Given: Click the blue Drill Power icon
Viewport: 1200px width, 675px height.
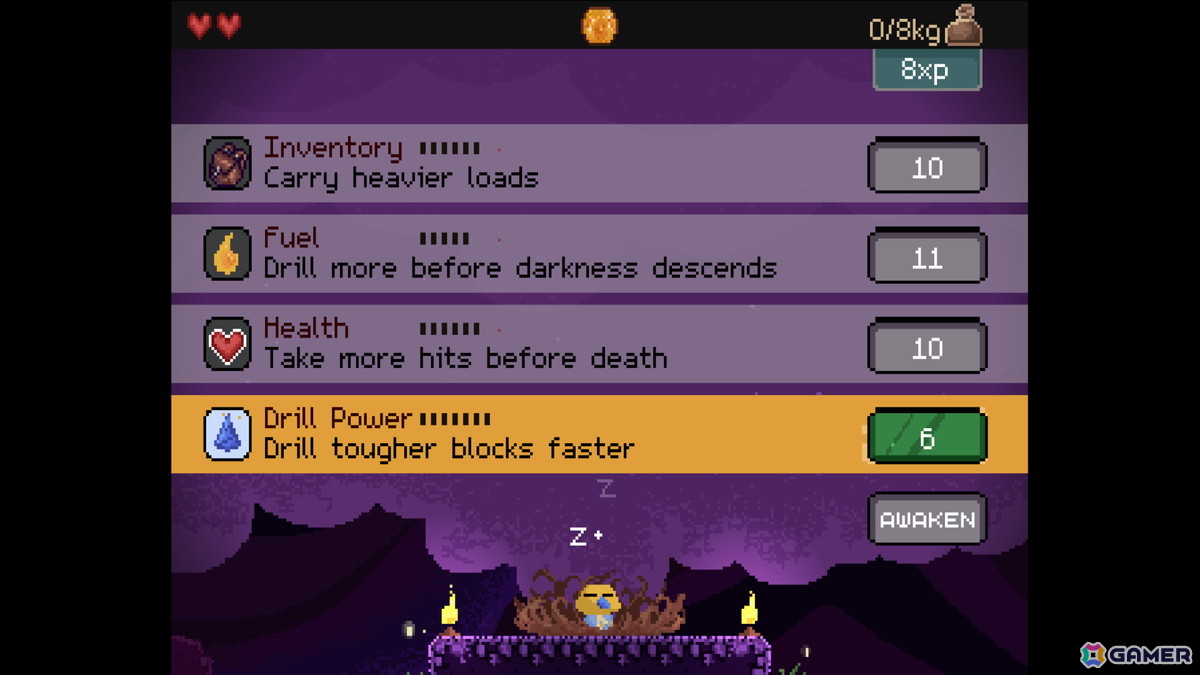Looking at the screenshot, I should tap(227, 434).
